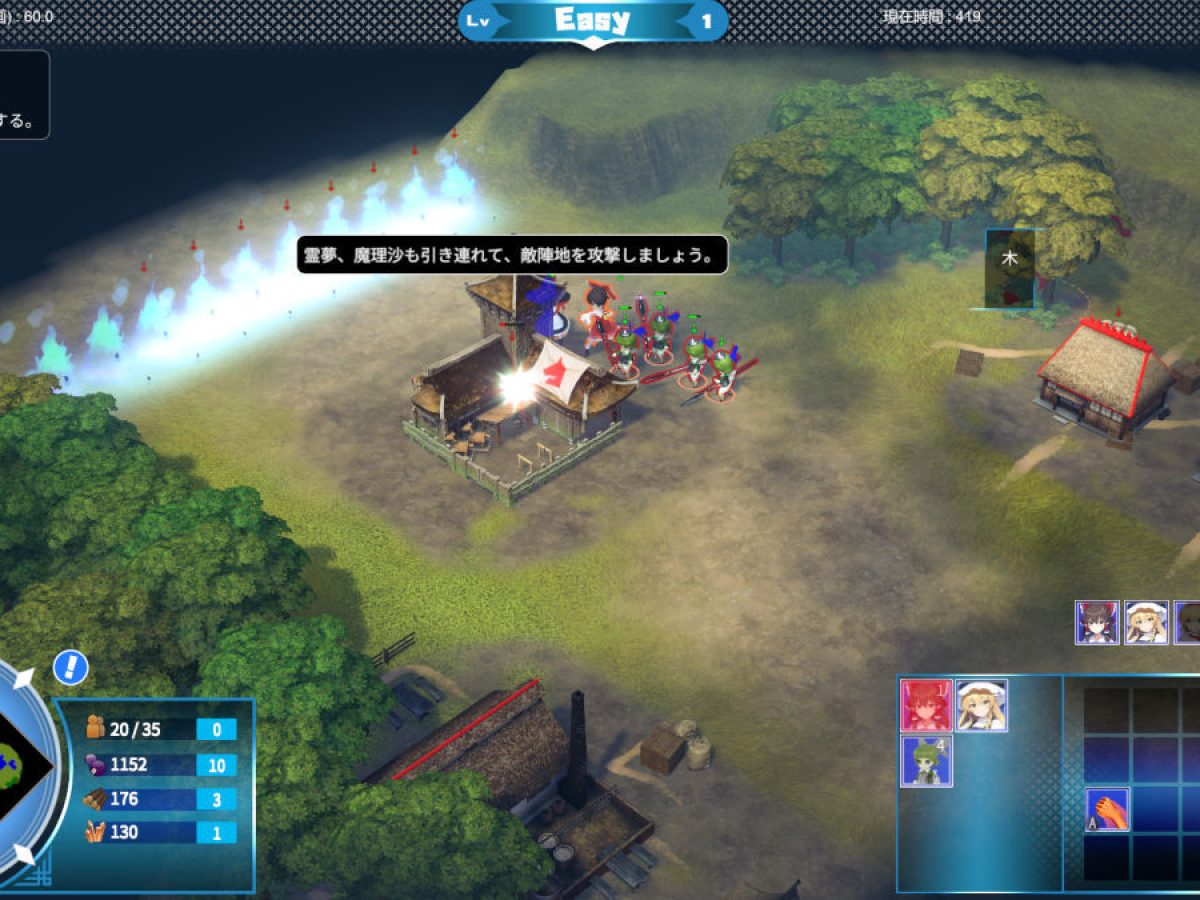Select the green-haired fairy unit group portrait
This screenshot has height=900, width=1200.
click(x=926, y=761)
